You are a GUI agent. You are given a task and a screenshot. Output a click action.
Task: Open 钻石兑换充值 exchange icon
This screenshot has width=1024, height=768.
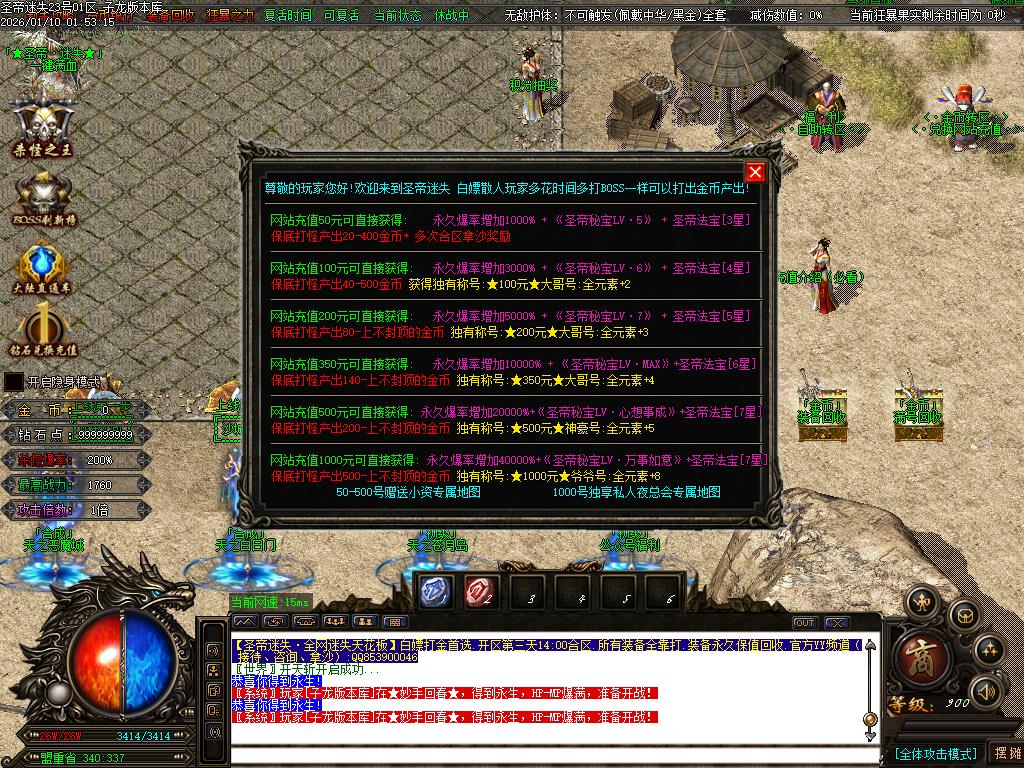point(43,332)
